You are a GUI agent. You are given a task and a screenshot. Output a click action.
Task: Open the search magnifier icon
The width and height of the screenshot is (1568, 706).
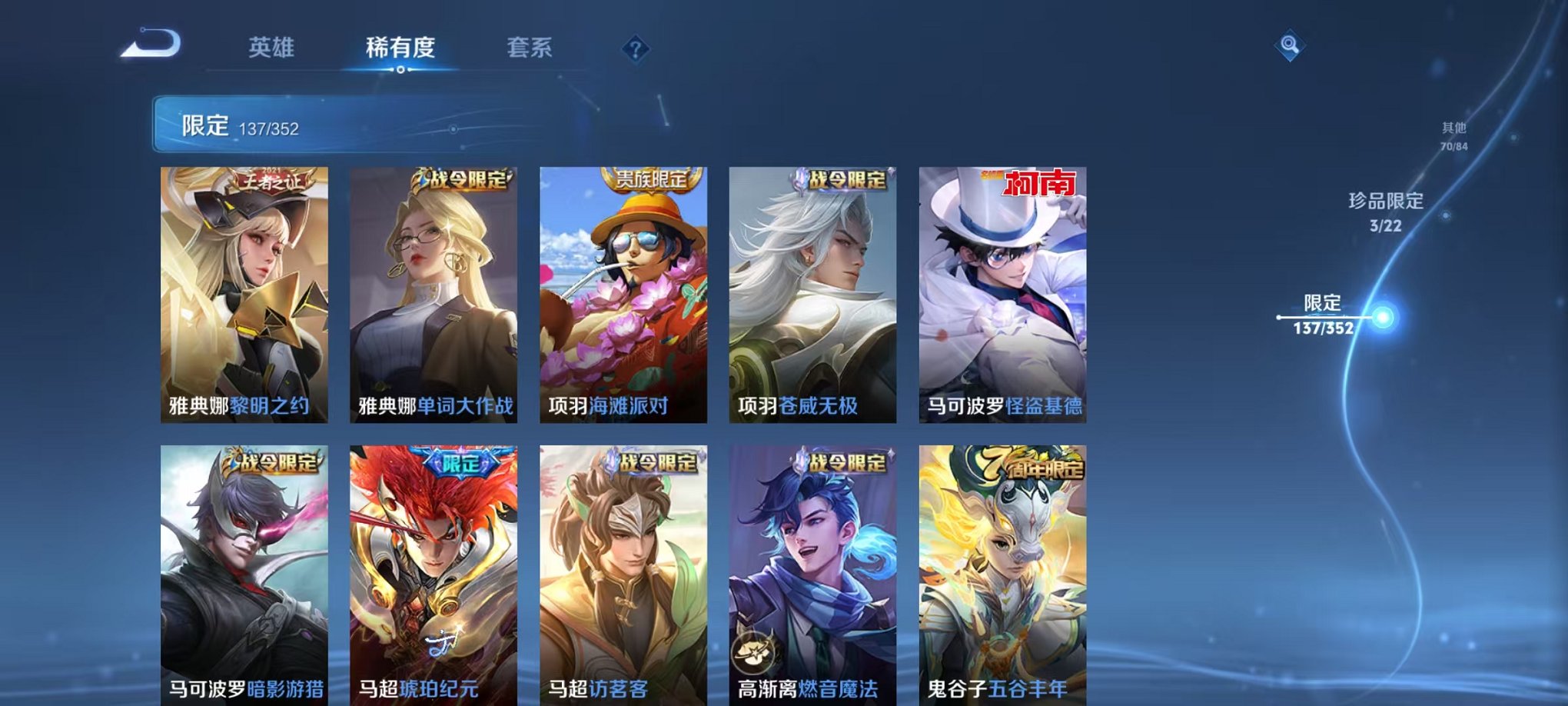[1292, 45]
